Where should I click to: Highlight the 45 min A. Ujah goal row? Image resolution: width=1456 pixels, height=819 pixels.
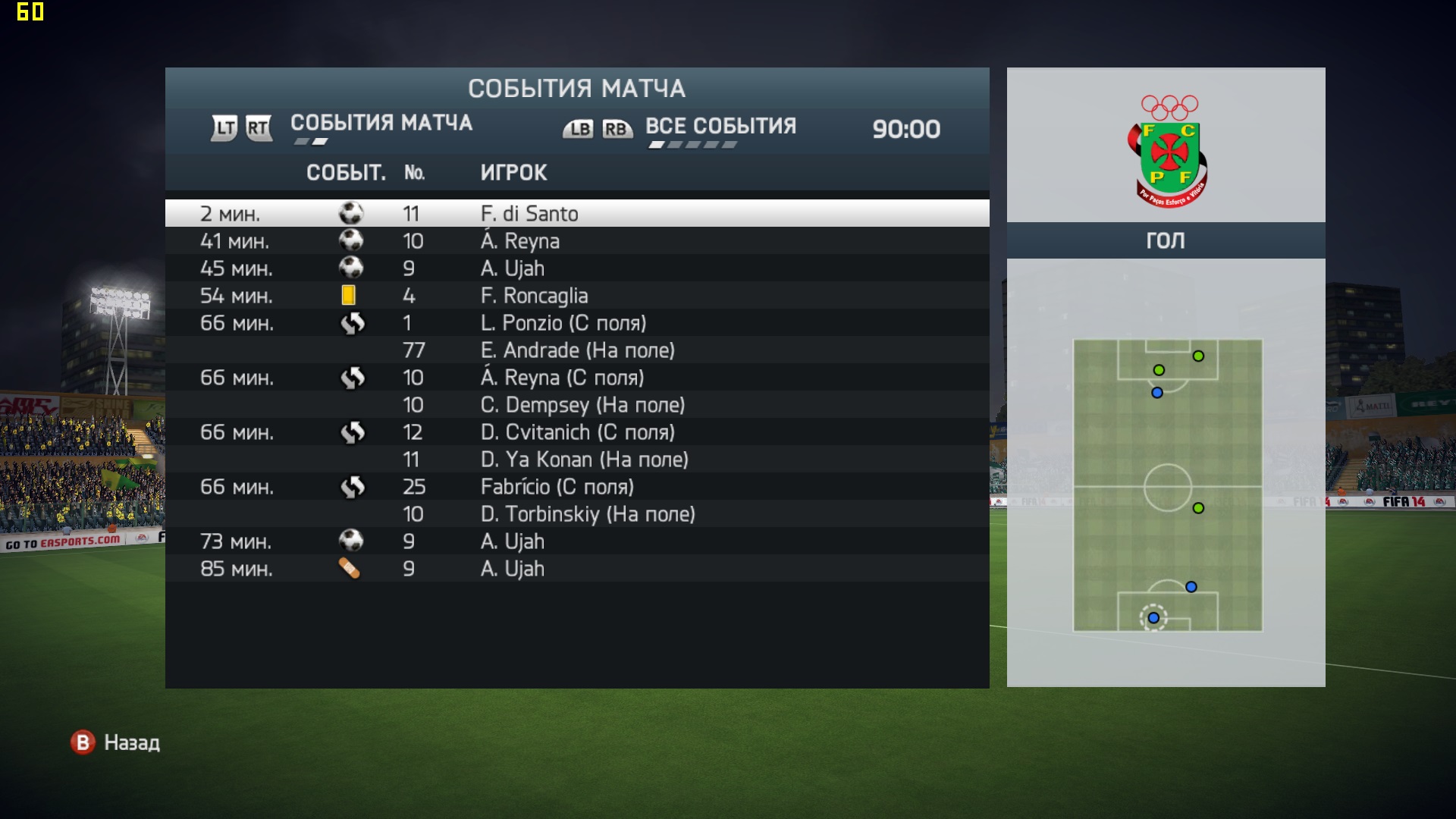click(576, 268)
